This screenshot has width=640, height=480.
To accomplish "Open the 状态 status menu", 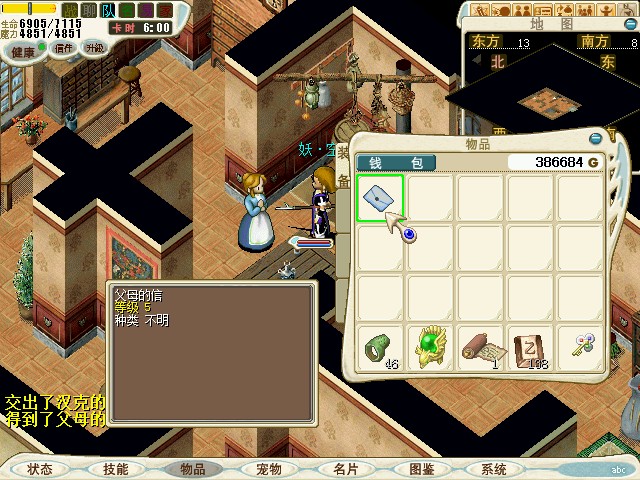I will (40, 468).
